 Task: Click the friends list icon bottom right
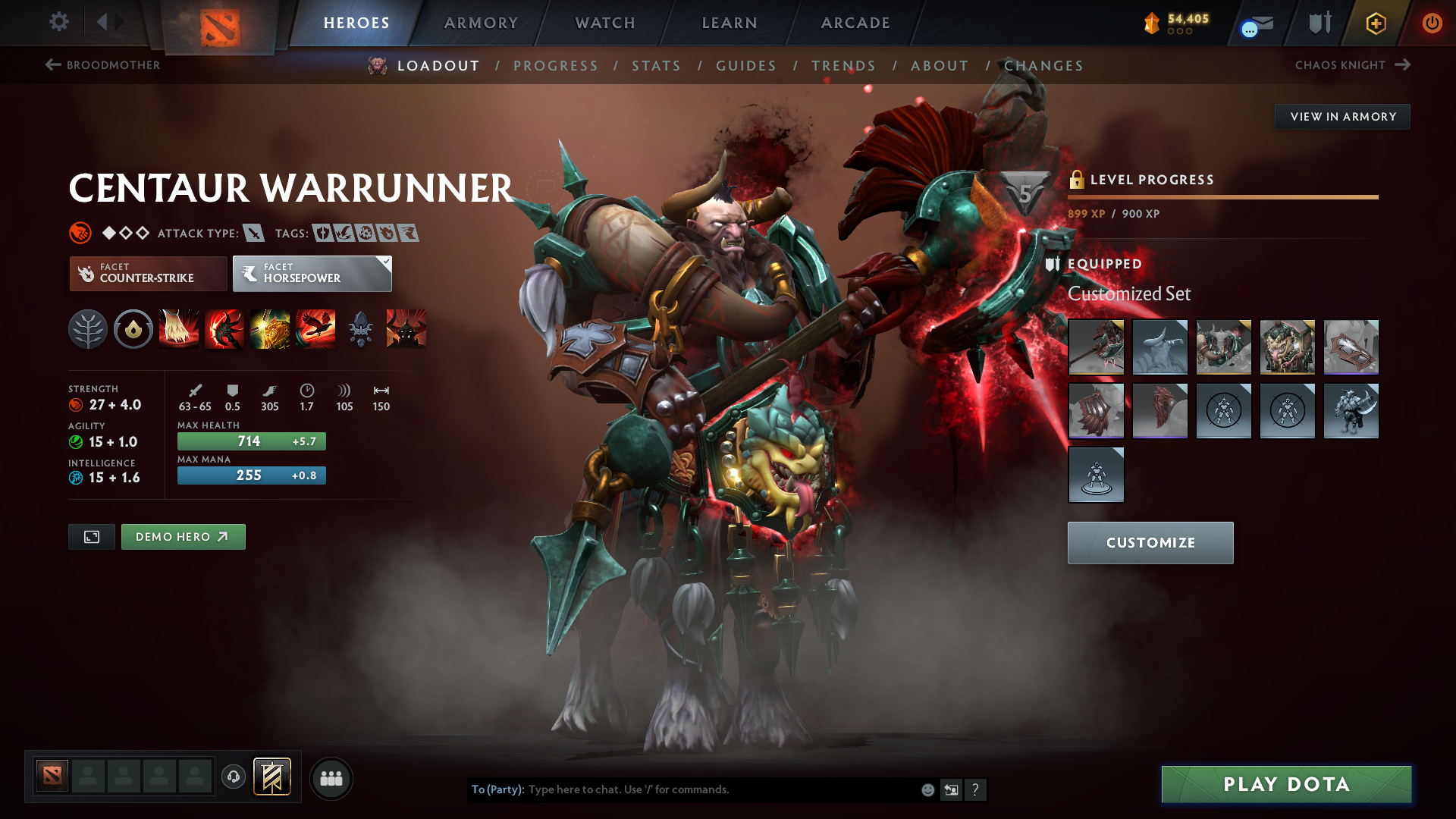click(331, 778)
